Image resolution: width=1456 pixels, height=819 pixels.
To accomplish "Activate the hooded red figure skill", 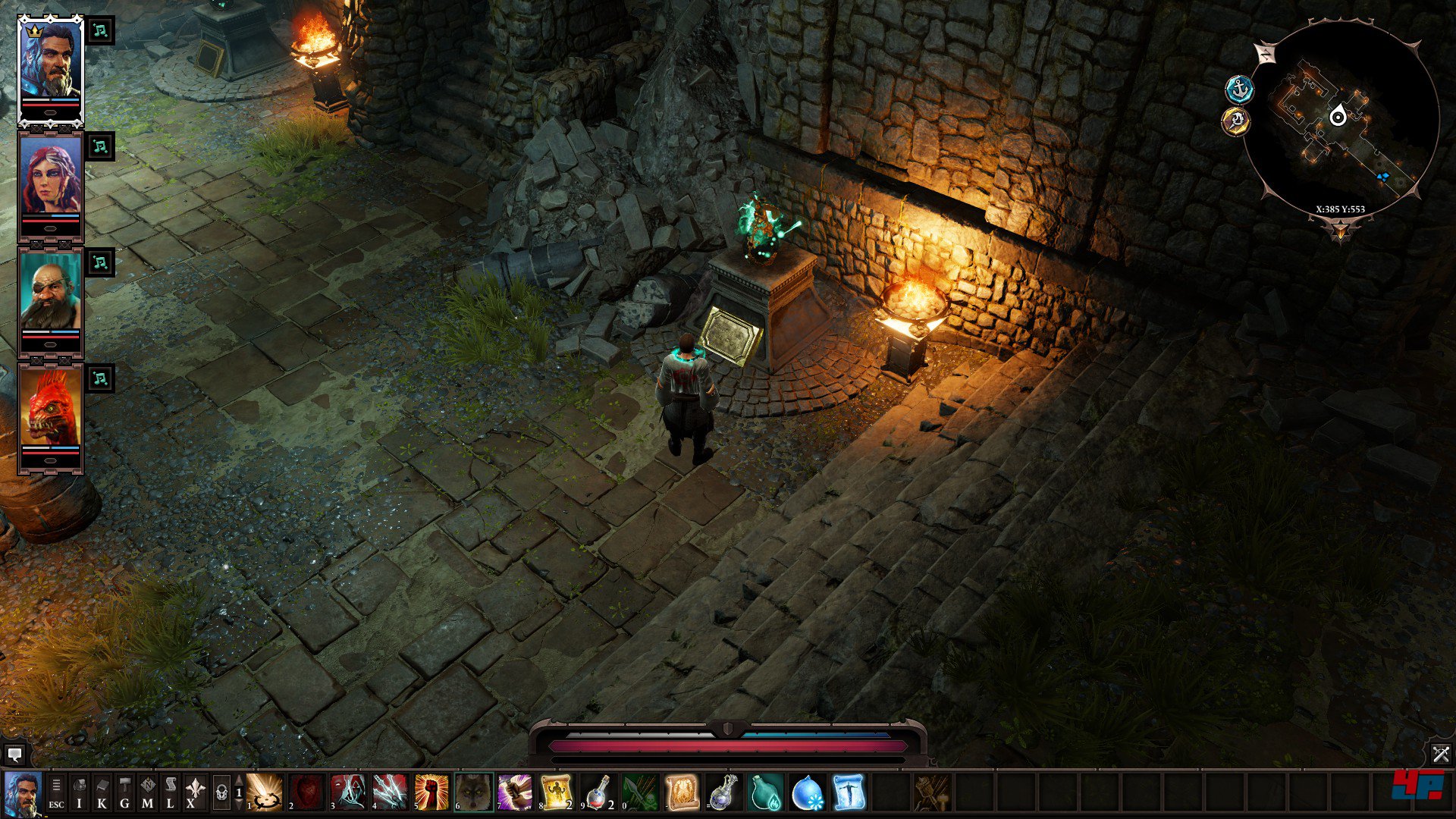I will (348, 792).
